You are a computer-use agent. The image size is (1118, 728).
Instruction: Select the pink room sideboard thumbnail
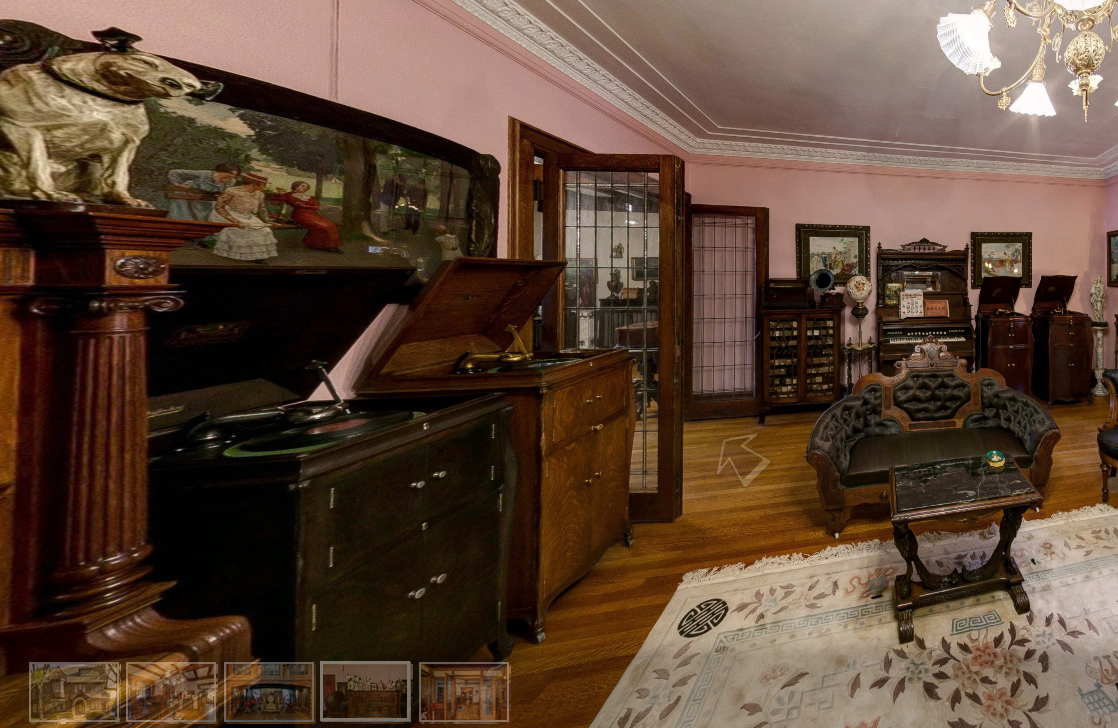tap(365, 692)
